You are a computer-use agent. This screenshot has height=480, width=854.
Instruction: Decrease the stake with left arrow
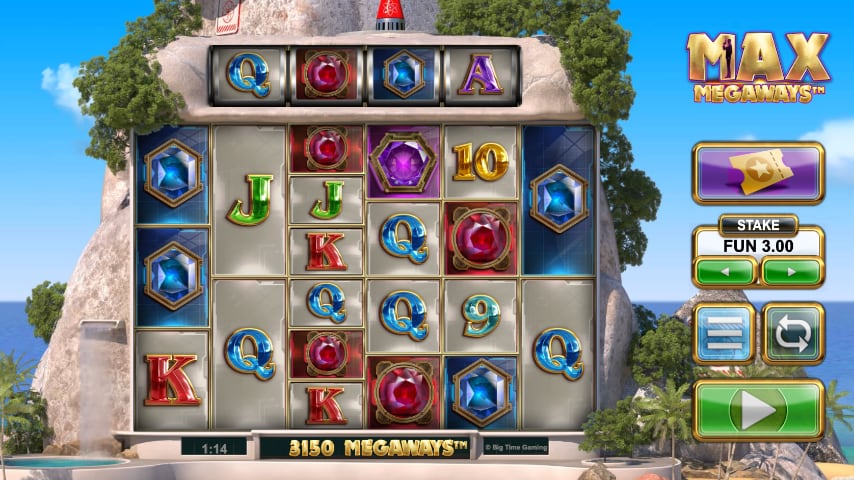pyautogui.click(x=724, y=270)
